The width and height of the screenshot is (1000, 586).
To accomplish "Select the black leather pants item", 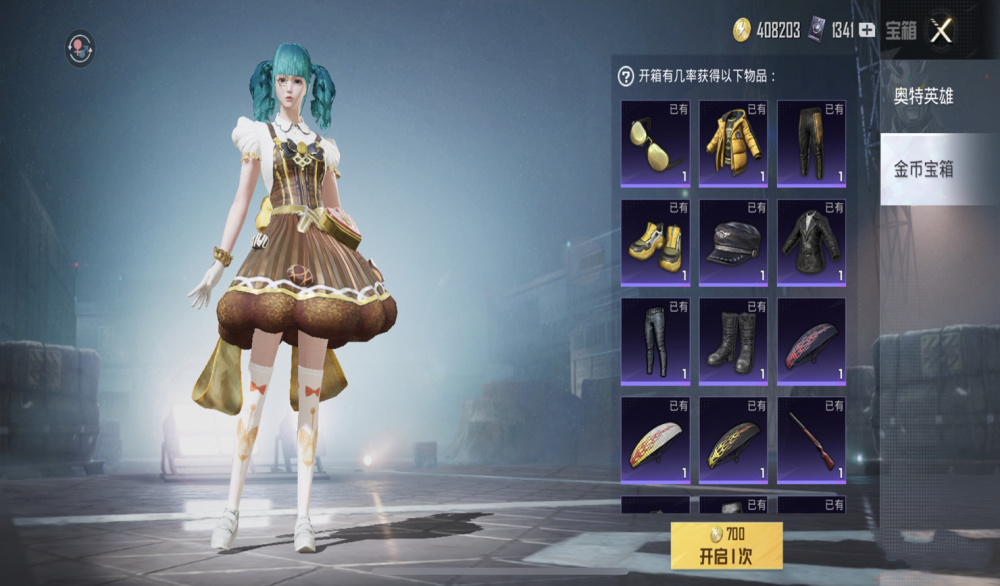I will tap(655, 341).
